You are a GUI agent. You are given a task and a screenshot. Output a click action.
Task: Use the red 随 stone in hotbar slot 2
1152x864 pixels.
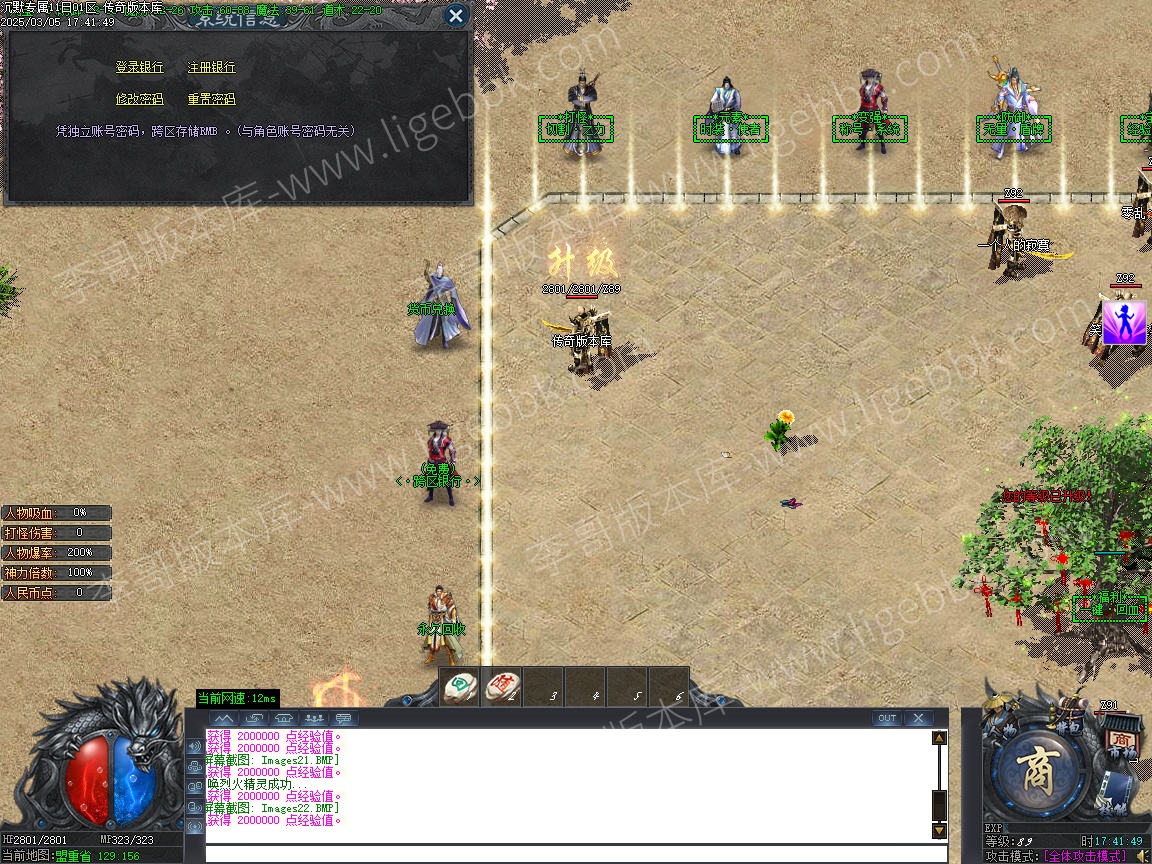[x=502, y=686]
